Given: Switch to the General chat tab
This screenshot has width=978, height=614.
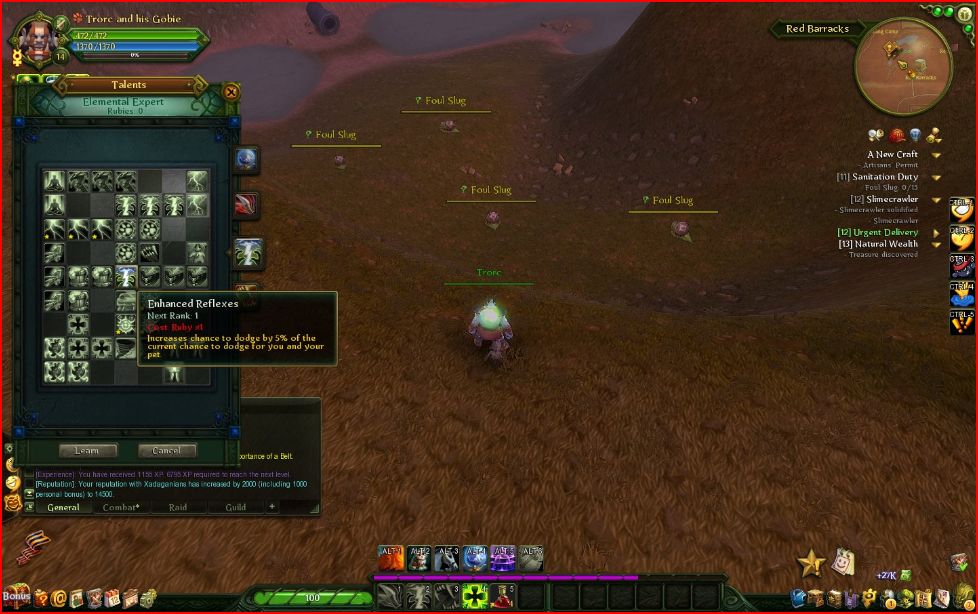Looking at the screenshot, I should coord(63,507).
